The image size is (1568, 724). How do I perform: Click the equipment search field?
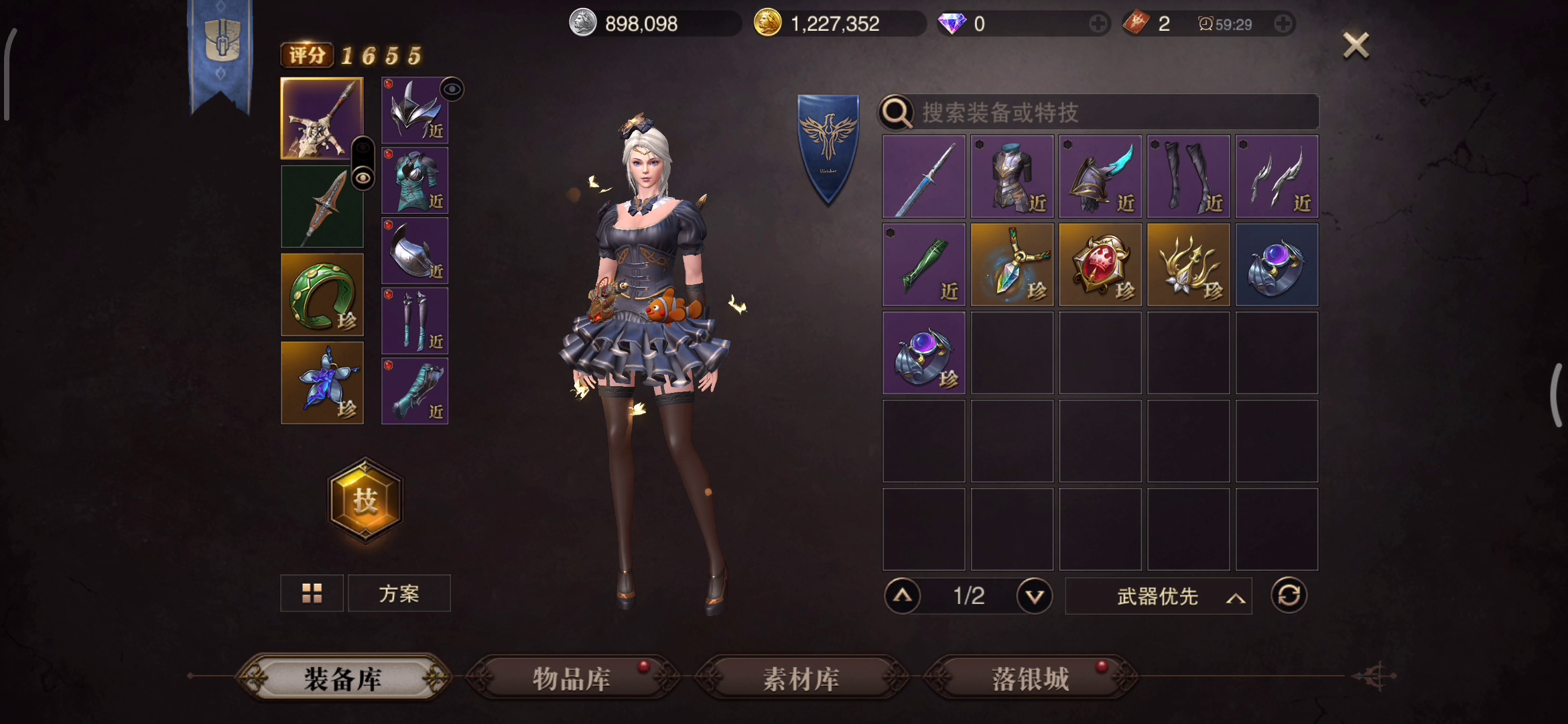(x=1112, y=113)
